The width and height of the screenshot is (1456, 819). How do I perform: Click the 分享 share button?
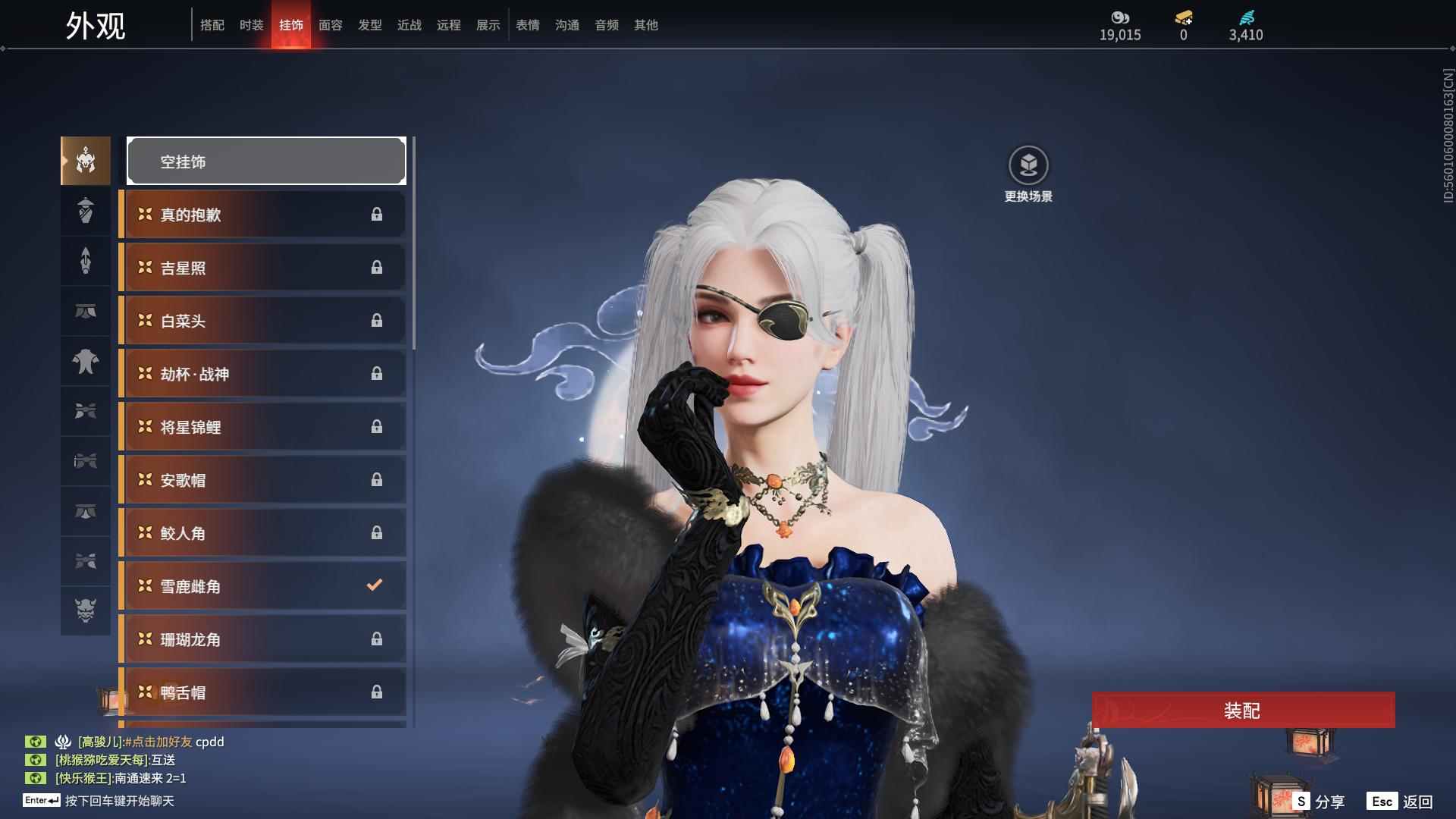click(x=1319, y=802)
